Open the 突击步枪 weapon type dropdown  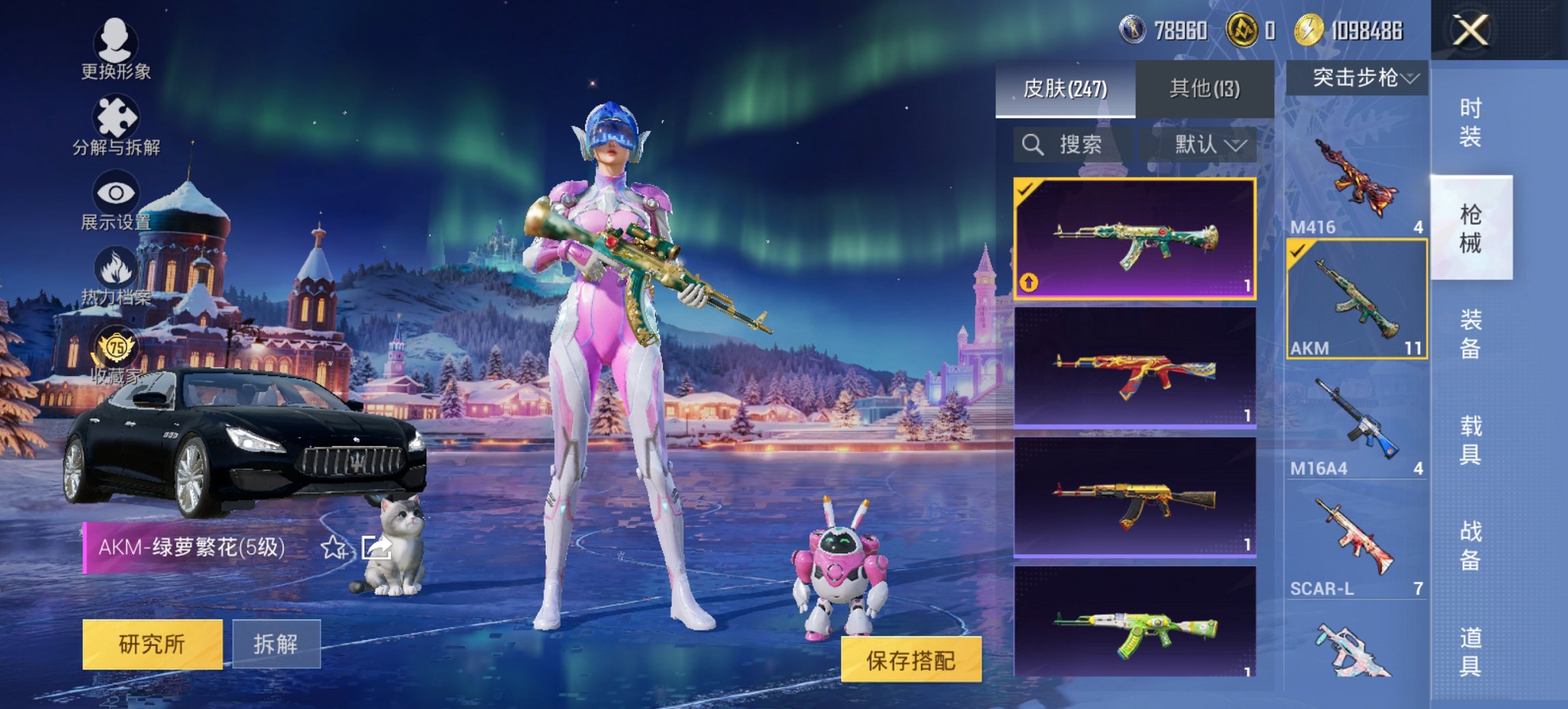[x=1360, y=77]
